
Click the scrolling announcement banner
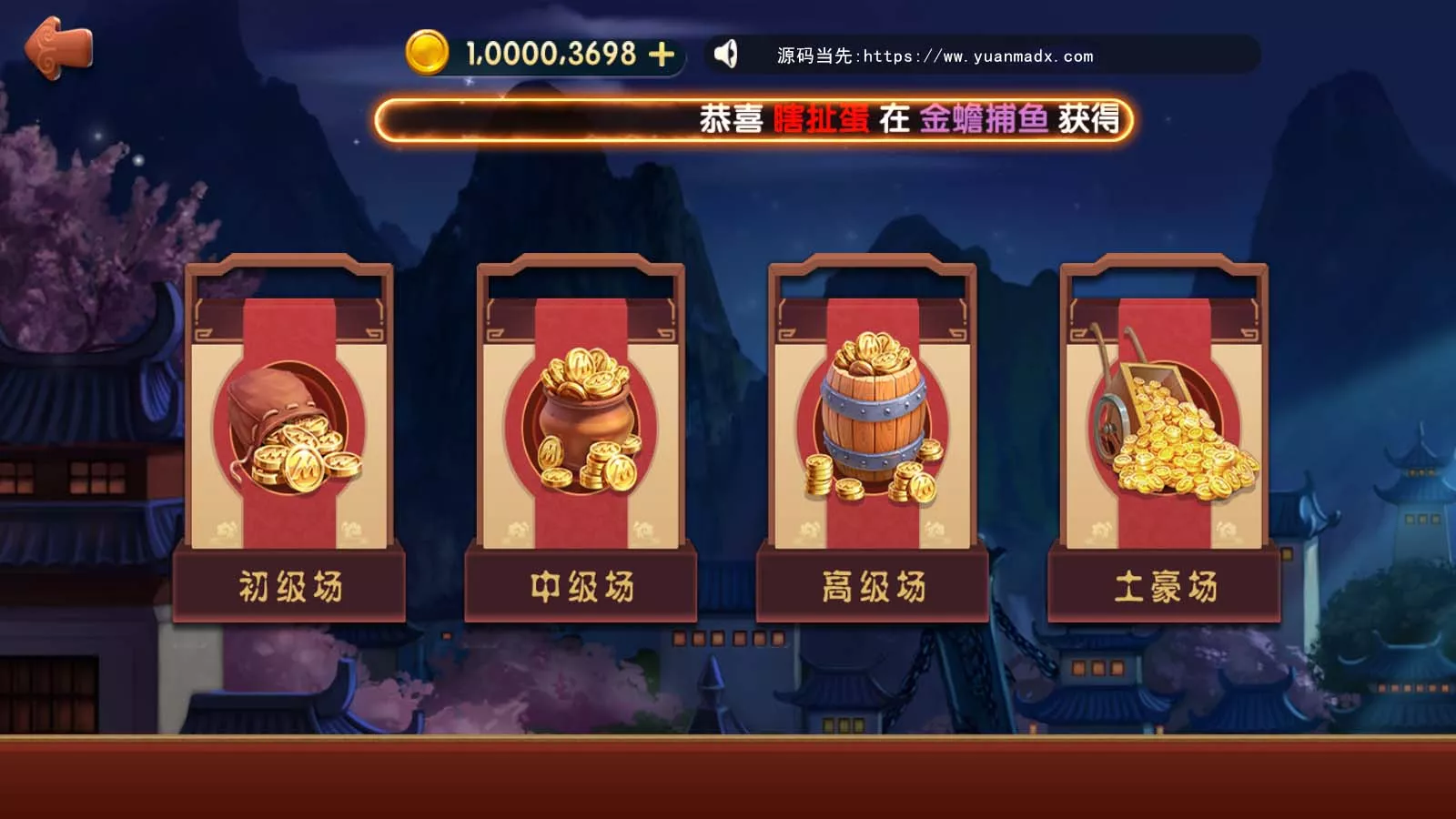click(x=755, y=116)
